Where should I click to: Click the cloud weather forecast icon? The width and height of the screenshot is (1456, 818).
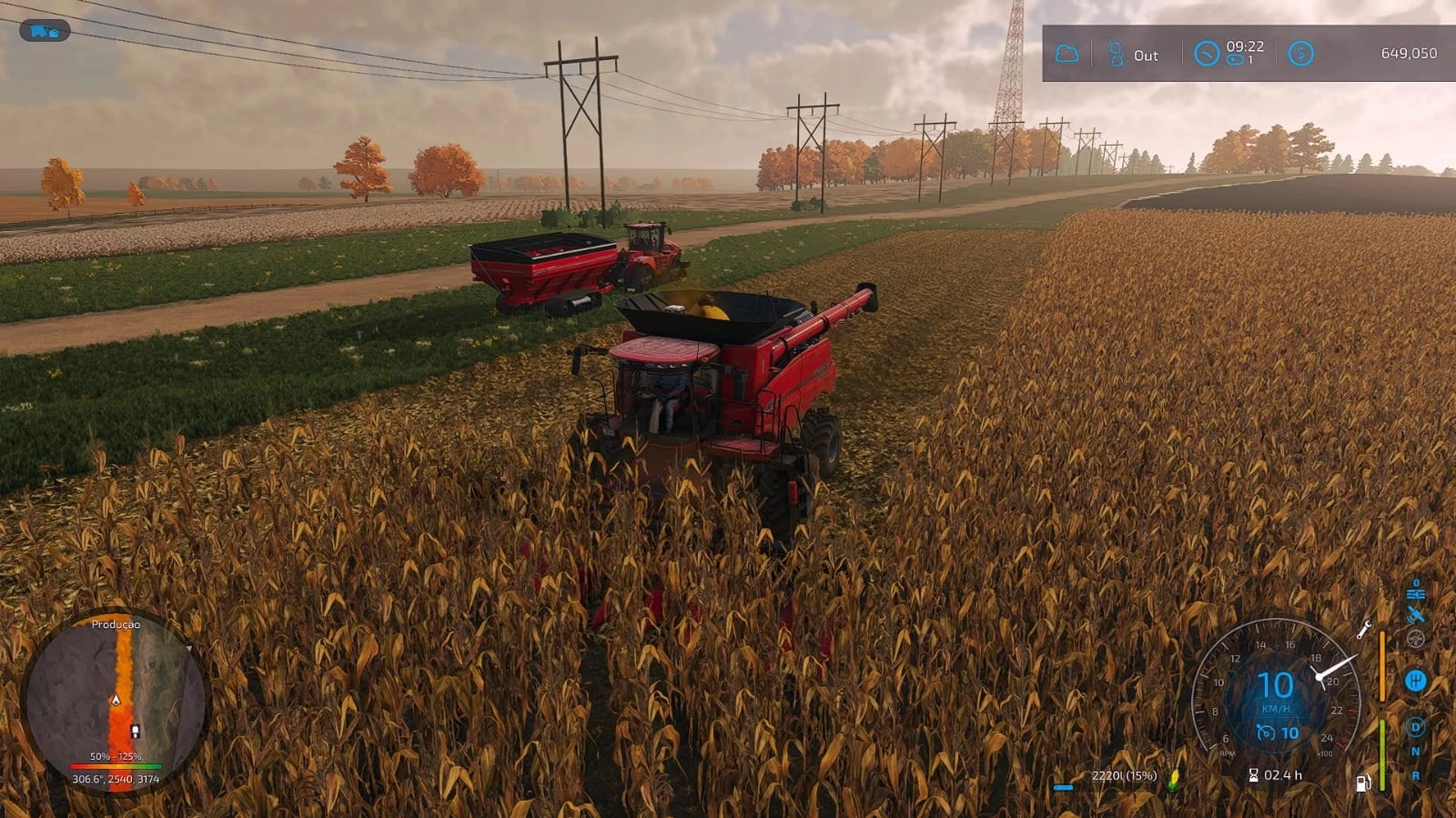(x=1067, y=54)
